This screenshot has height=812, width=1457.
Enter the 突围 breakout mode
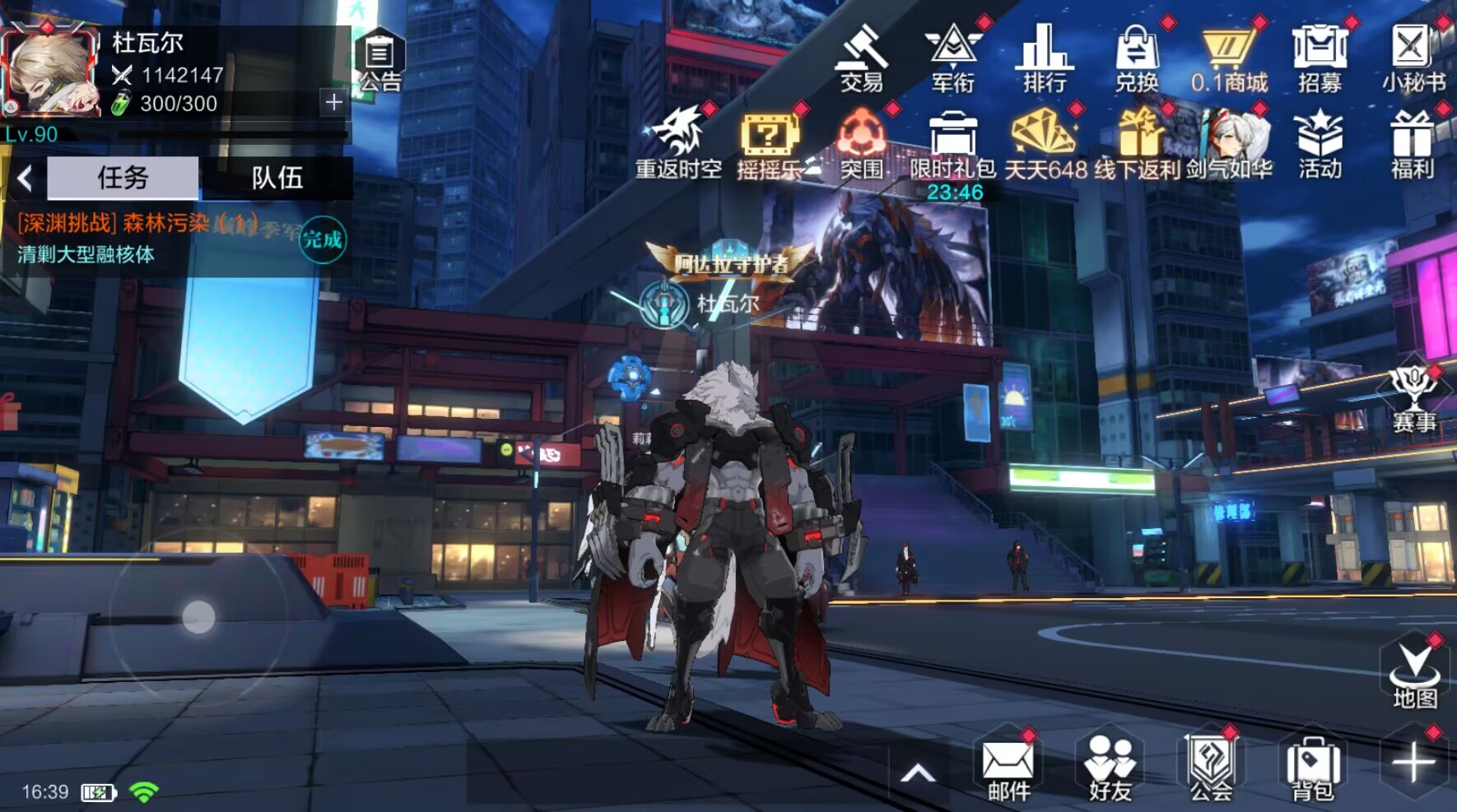pyautogui.click(x=861, y=144)
